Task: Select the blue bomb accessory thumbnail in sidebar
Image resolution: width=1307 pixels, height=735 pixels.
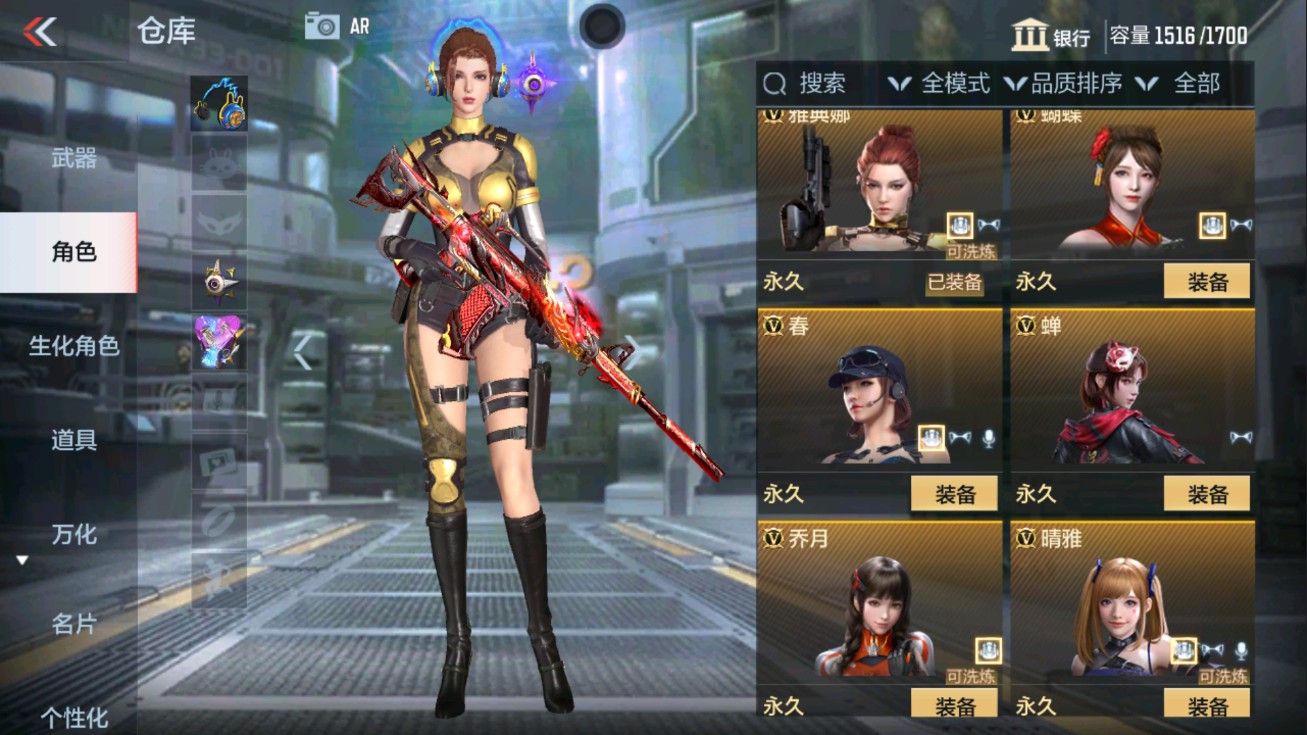Action: (x=219, y=103)
